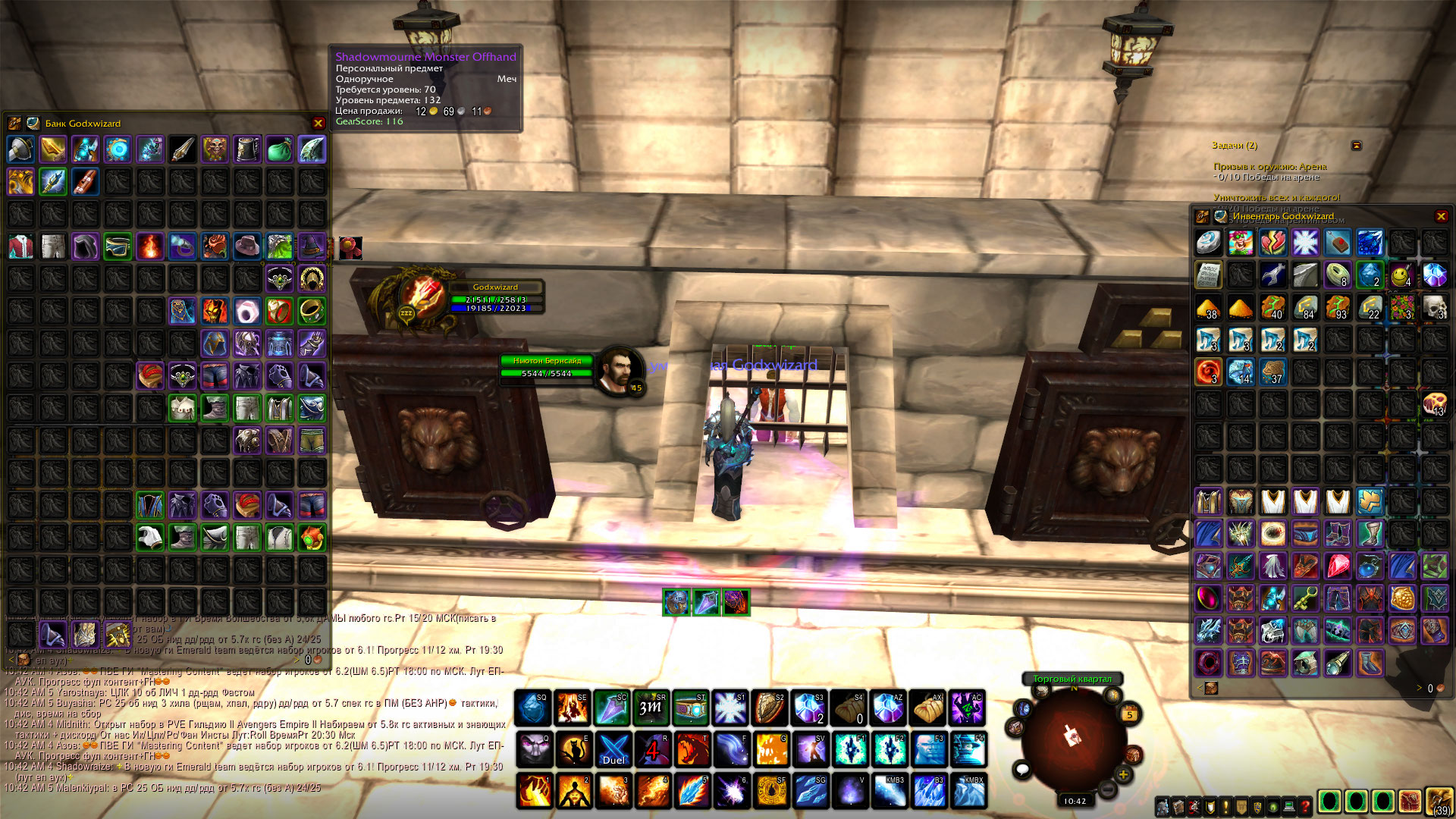Collapse the Задачи quest tracker
1456x819 pixels.
tap(1357, 145)
